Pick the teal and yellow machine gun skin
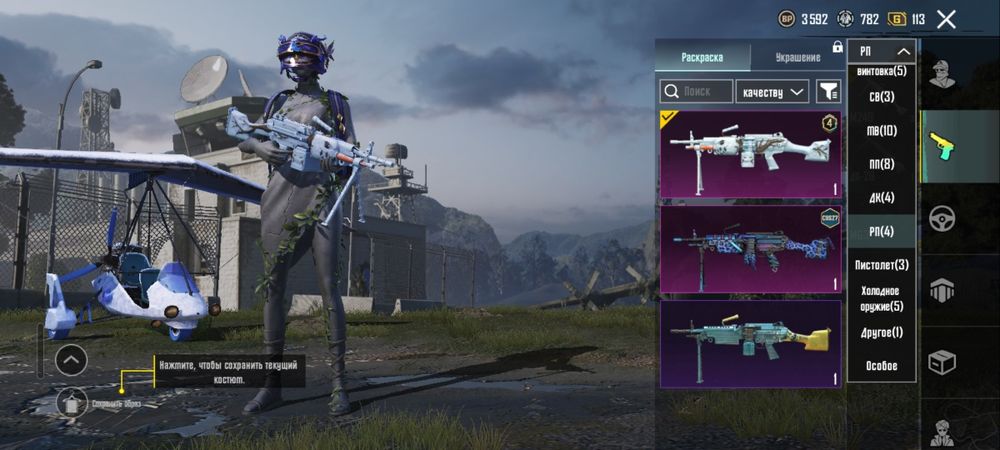 tap(750, 344)
